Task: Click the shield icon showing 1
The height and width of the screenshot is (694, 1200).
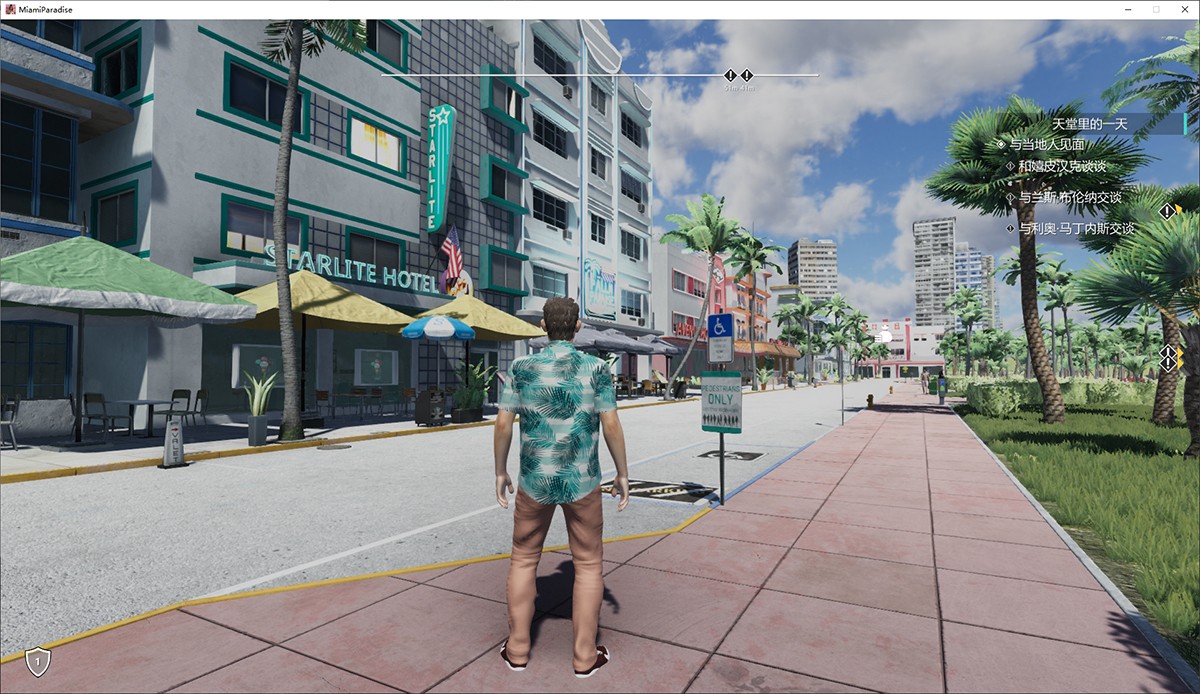Action: 38,661
